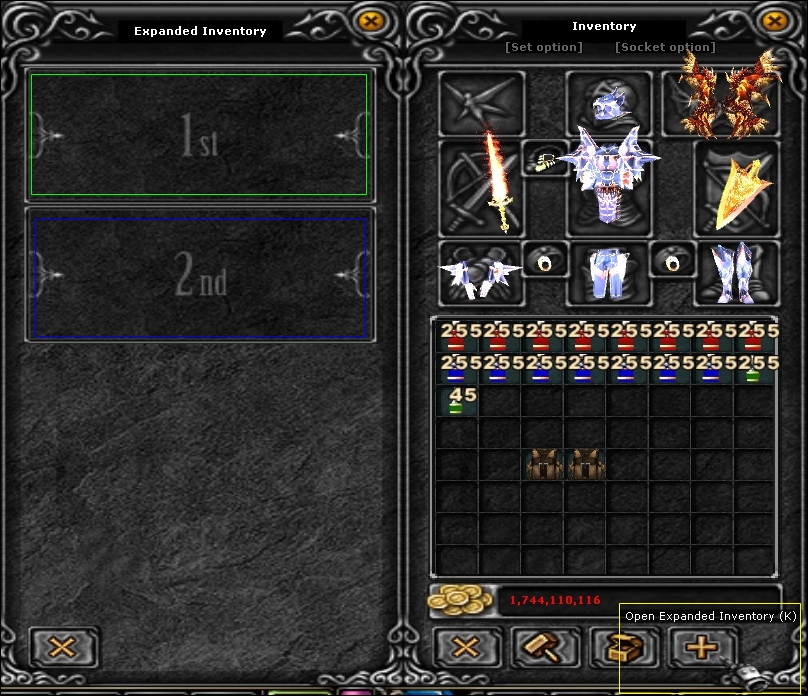Screen dimensions: 808x696
Task: Click the hammer repair button
Action: point(545,648)
